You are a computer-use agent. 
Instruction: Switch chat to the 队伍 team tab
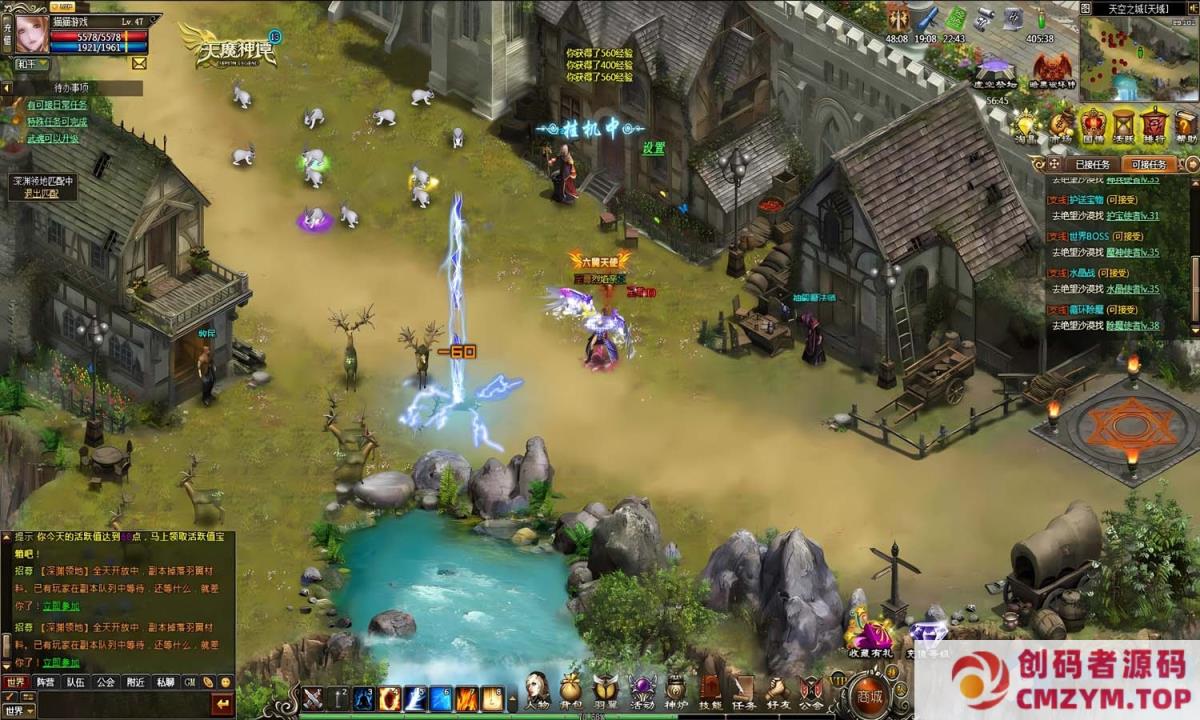[x=75, y=682]
